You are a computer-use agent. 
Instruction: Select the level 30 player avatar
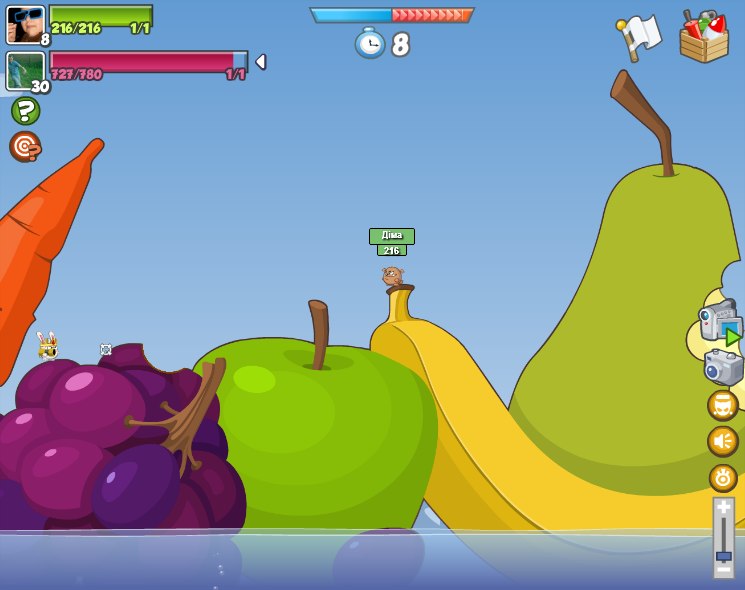(24, 70)
